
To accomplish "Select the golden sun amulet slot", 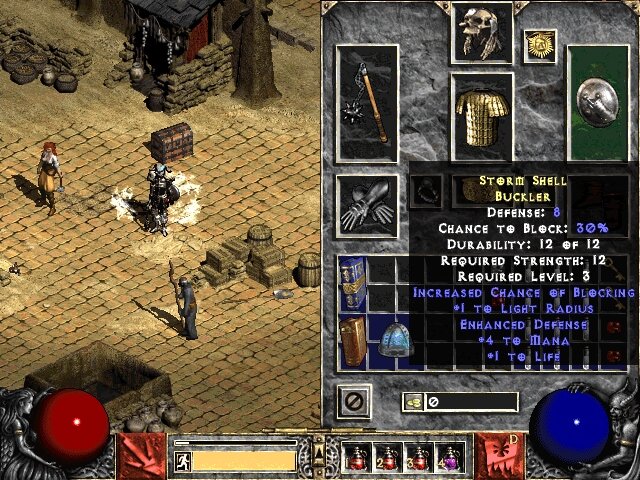I will [x=541, y=45].
